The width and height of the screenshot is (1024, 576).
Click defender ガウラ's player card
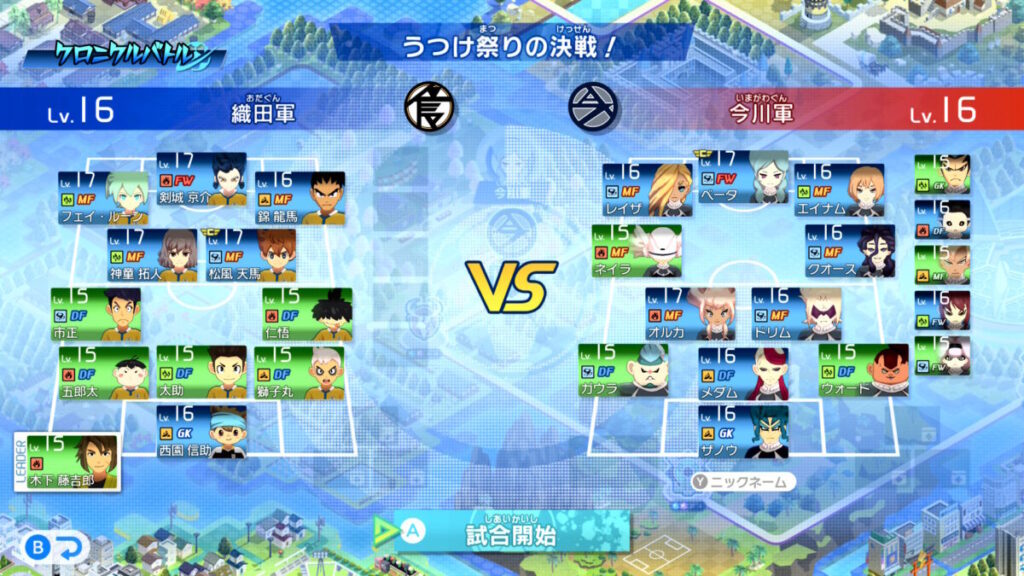pos(625,370)
